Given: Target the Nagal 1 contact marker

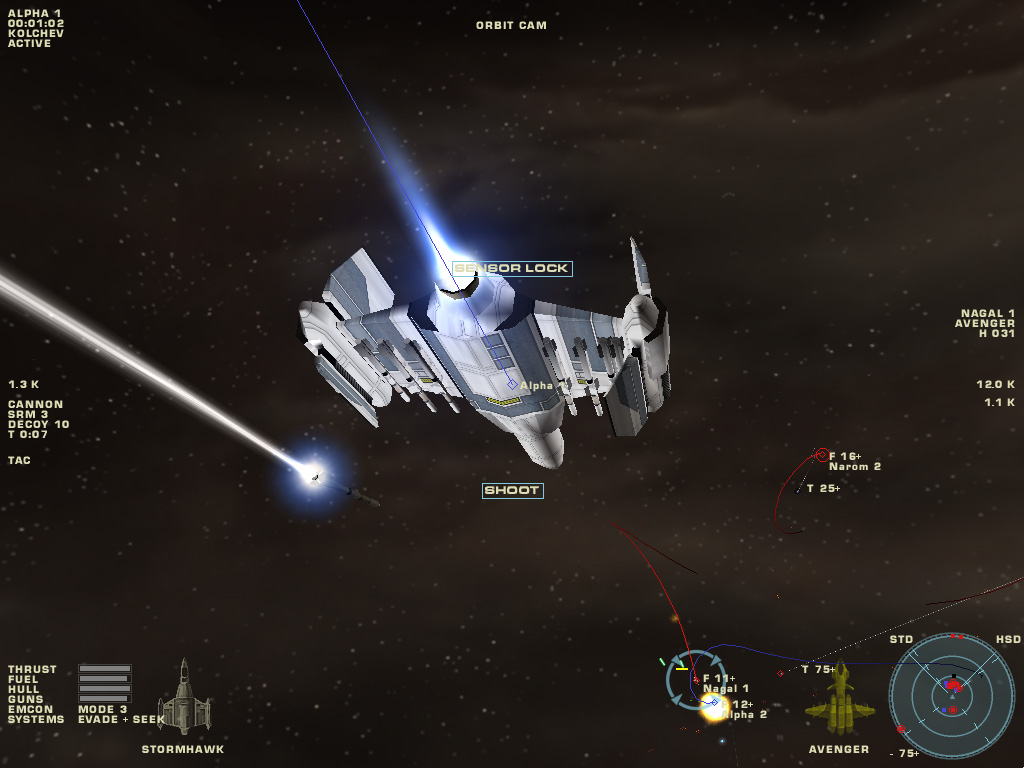Looking at the screenshot, I should tap(695, 679).
